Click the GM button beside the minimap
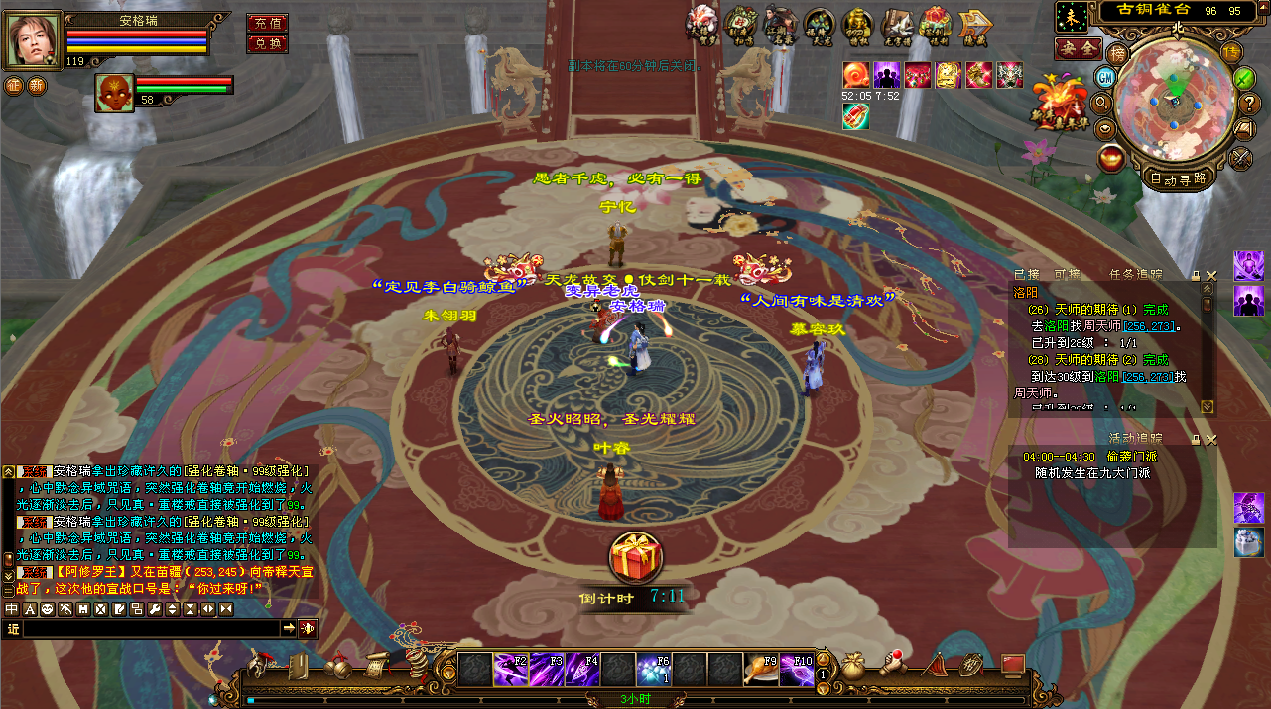This screenshot has width=1271, height=709. (x=1106, y=77)
